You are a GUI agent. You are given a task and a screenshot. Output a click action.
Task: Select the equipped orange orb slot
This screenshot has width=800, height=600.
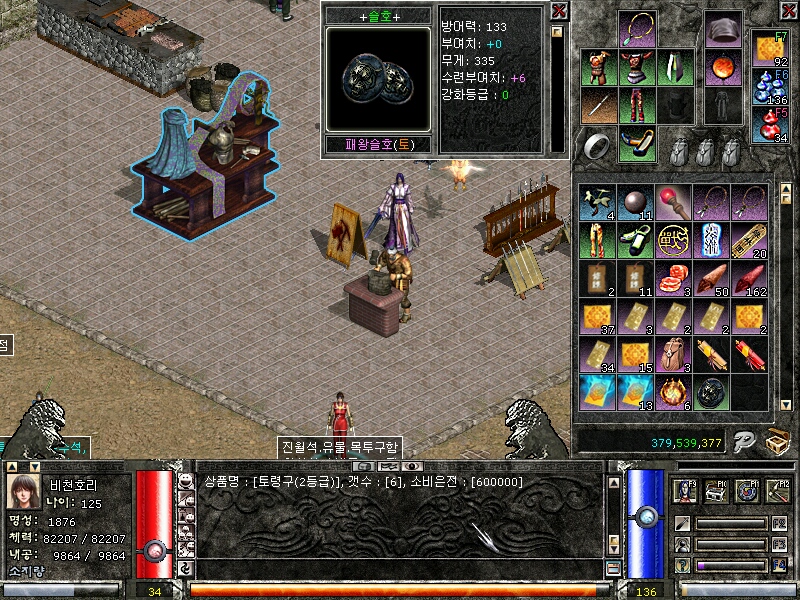pos(722,68)
